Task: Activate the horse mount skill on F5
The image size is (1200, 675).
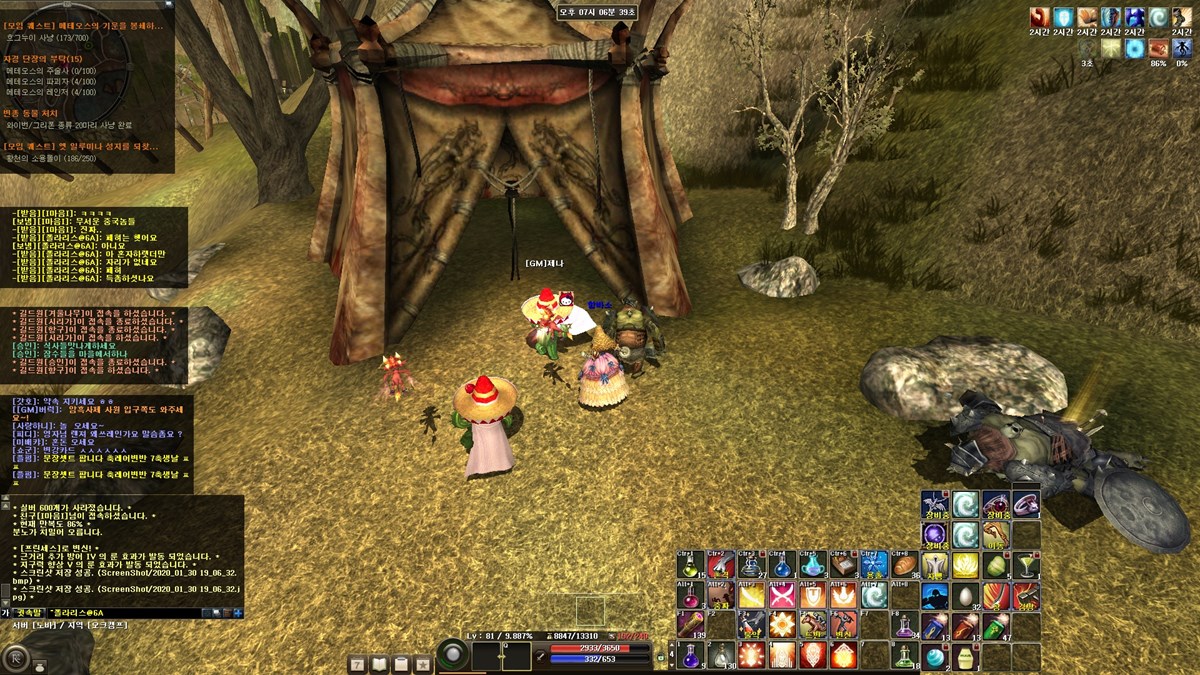Action: click(x=813, y=625)
